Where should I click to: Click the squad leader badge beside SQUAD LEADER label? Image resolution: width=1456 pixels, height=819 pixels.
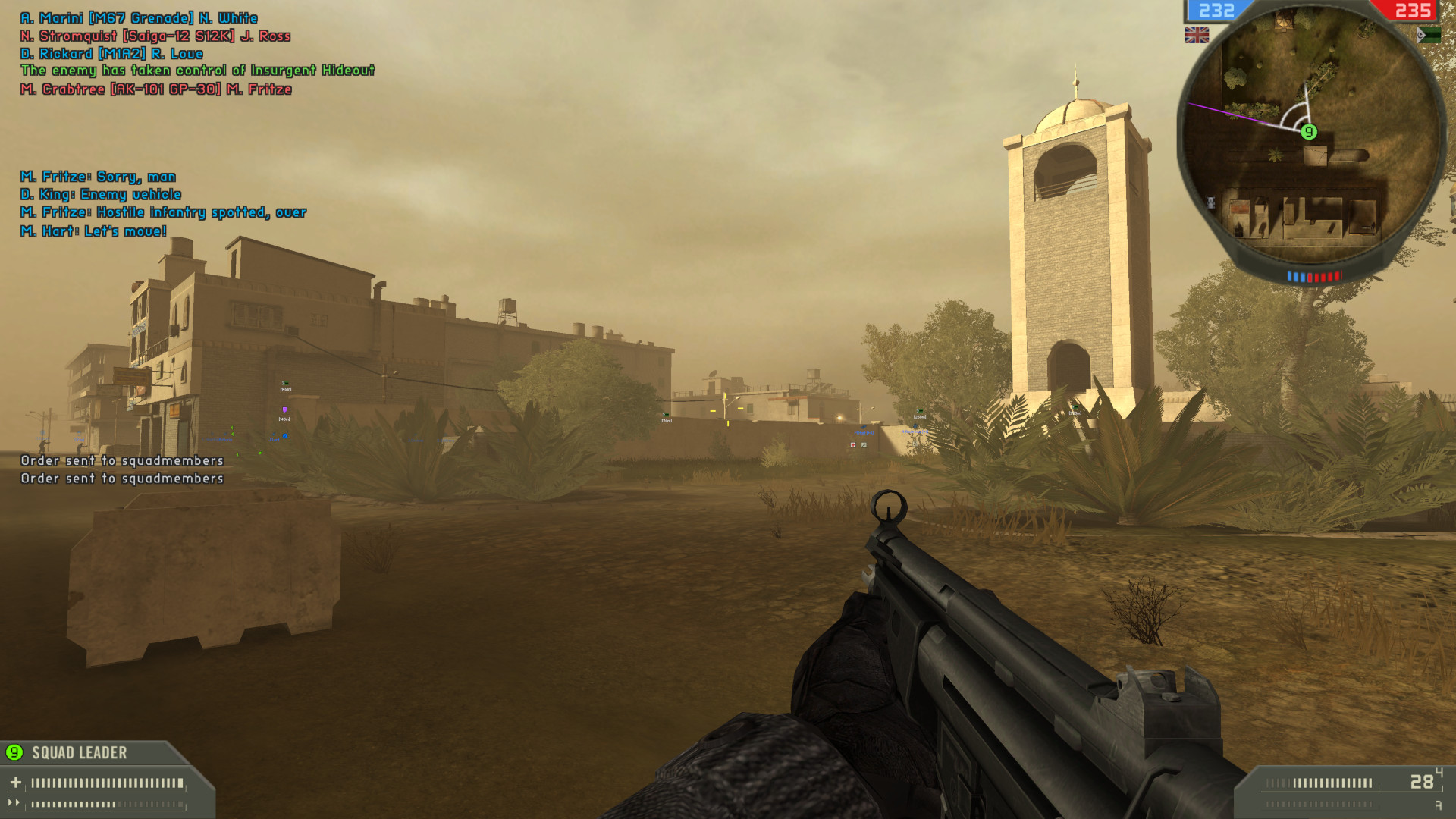[13, 754]
